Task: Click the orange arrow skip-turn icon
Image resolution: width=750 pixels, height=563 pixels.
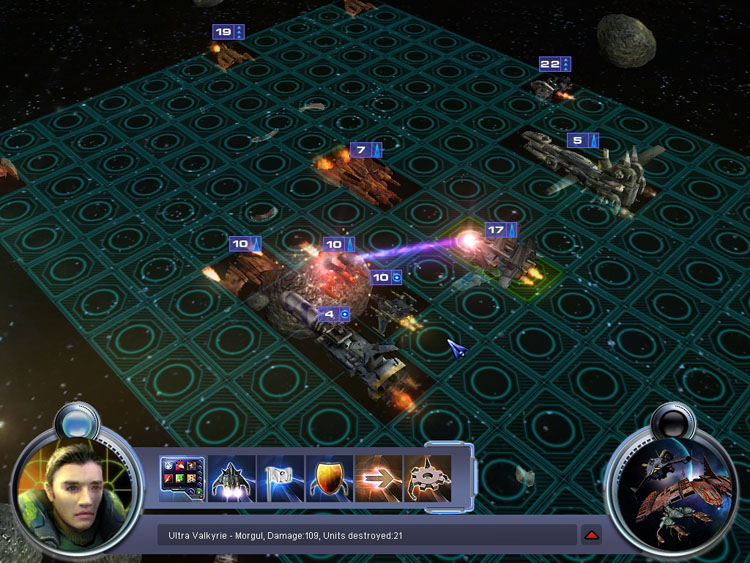Action: [378, 478]
